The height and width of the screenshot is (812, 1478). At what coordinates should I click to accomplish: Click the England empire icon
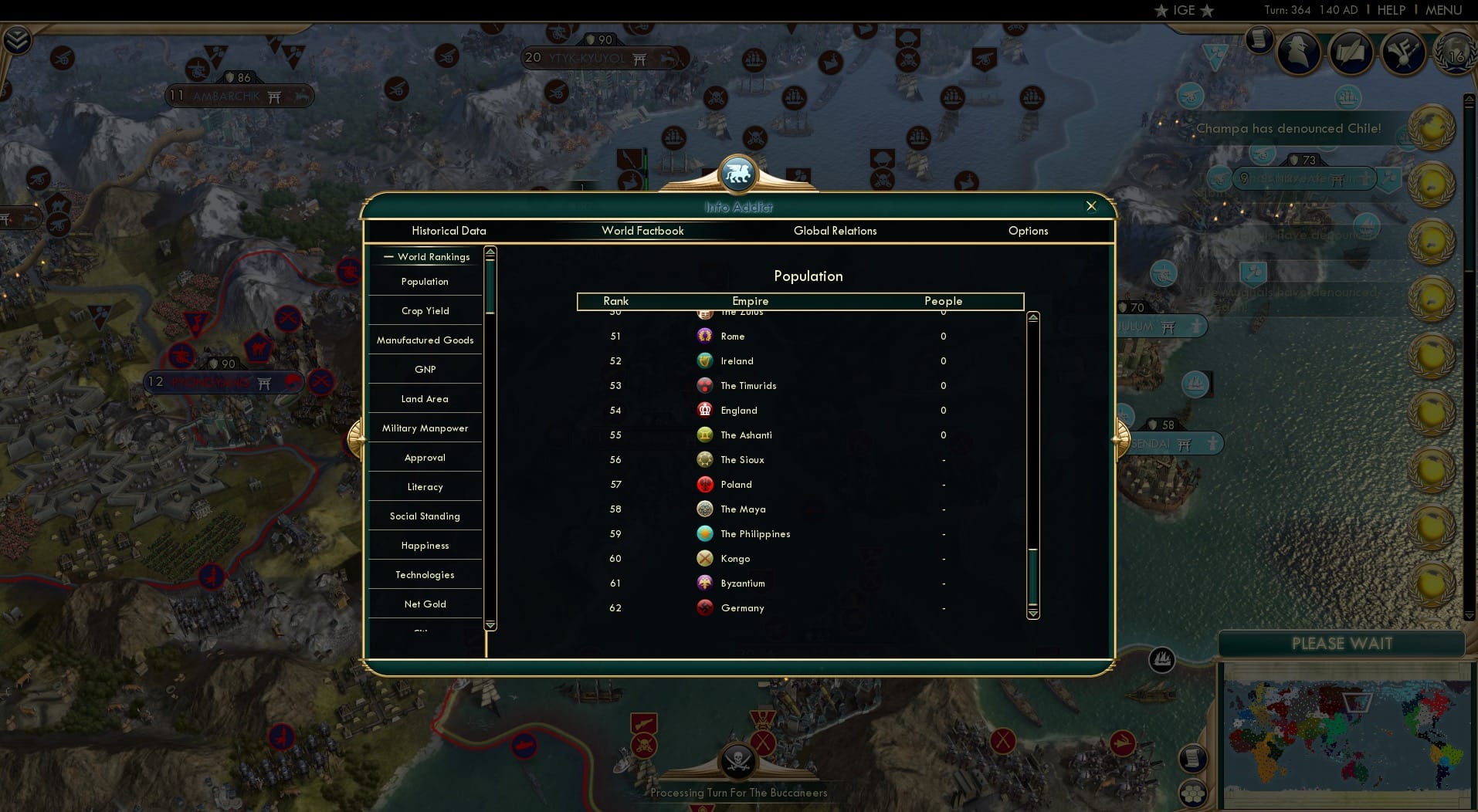pos(705,410)
